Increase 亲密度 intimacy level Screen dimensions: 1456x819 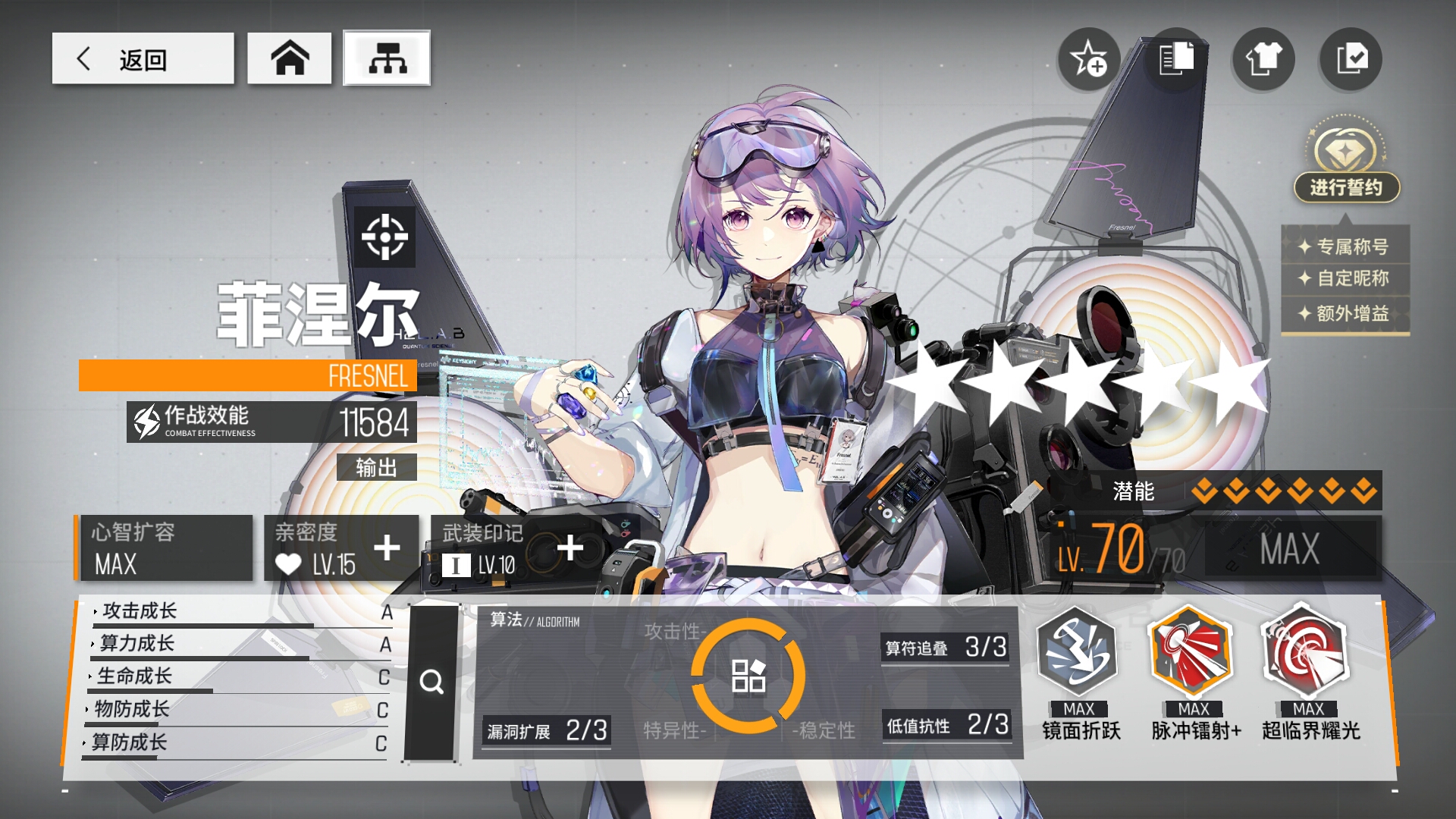point(387,548)
